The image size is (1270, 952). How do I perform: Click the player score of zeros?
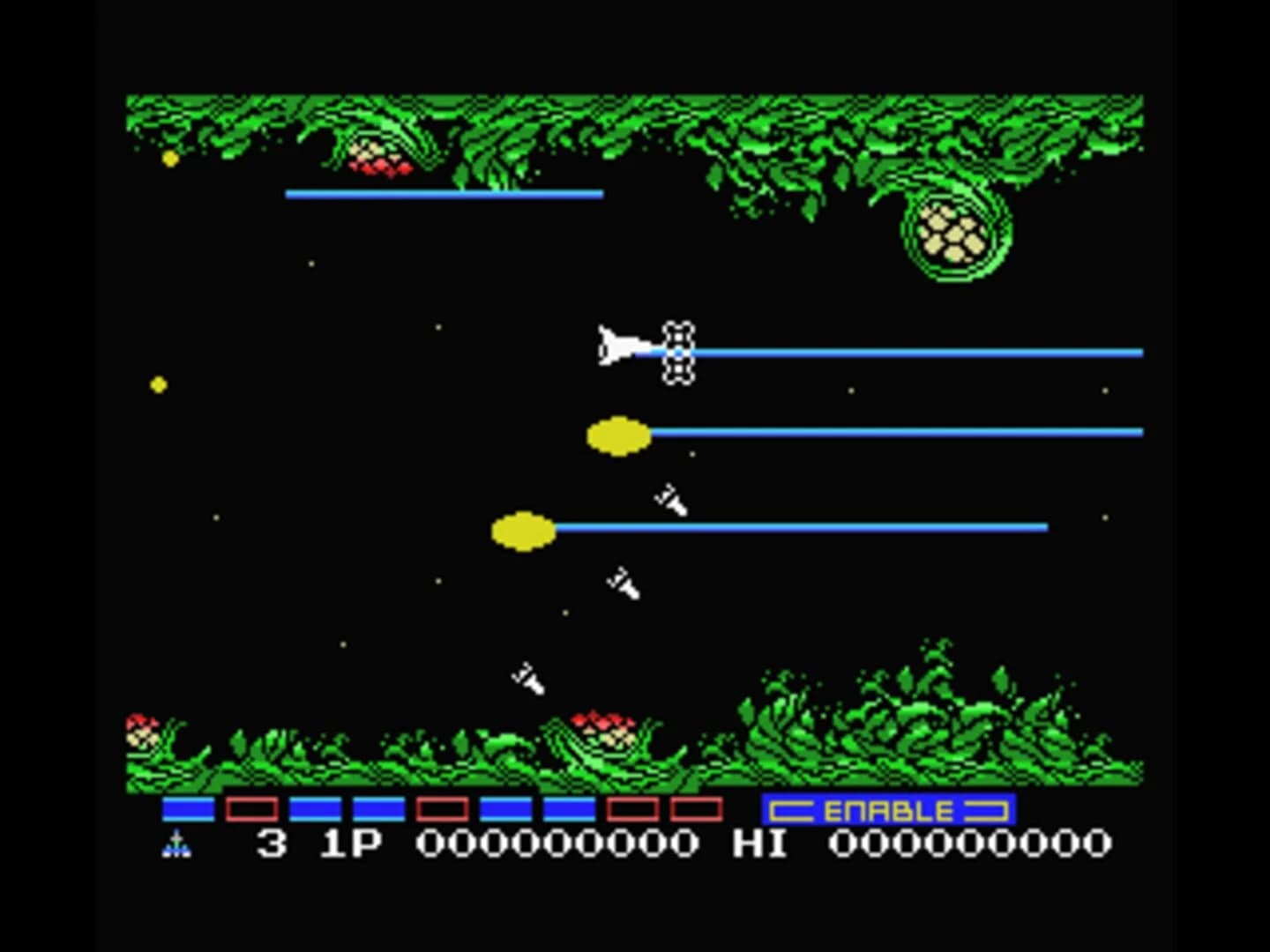pos(556,844)
